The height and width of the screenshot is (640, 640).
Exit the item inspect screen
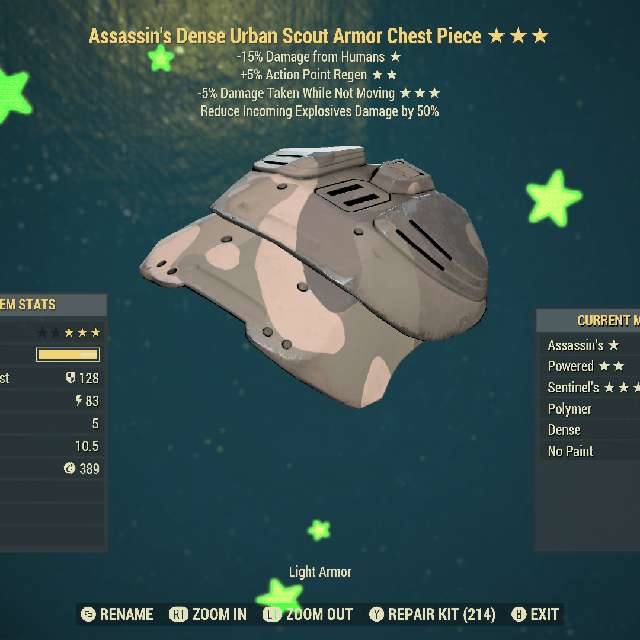click(x=536, y=614)
